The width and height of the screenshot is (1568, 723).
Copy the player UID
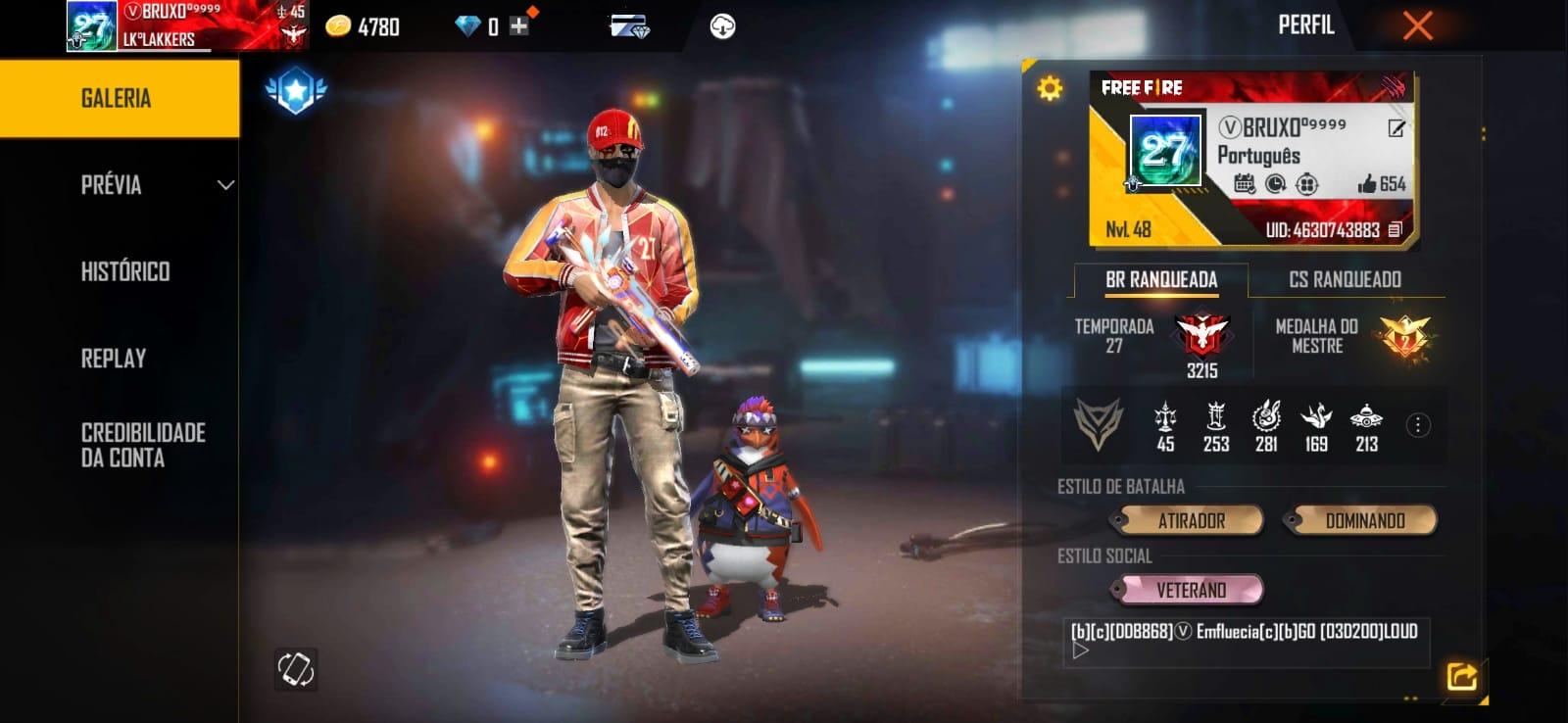pyautogui.click(x=1396, y=230)
